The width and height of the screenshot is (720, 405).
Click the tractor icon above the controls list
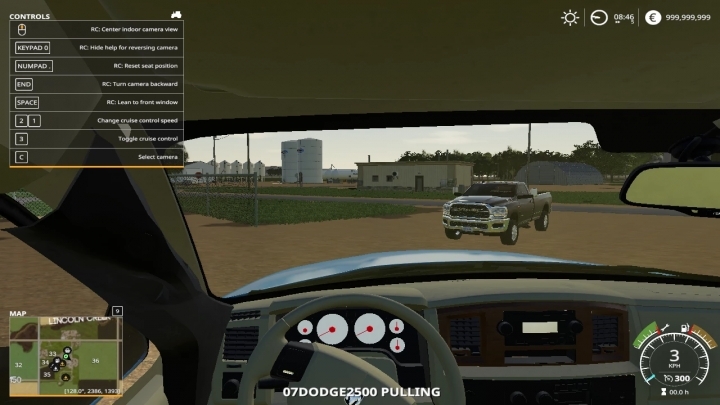(176, 15)
